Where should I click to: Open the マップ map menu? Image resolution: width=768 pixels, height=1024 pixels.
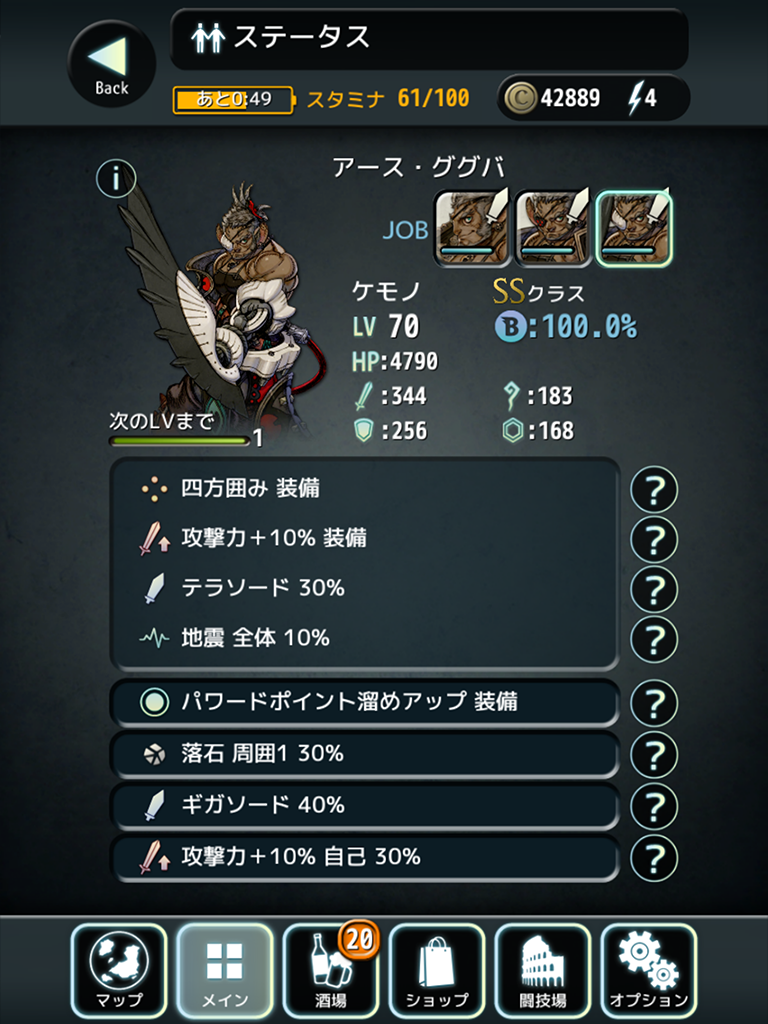pyautogui.click(x=119, y=970)
